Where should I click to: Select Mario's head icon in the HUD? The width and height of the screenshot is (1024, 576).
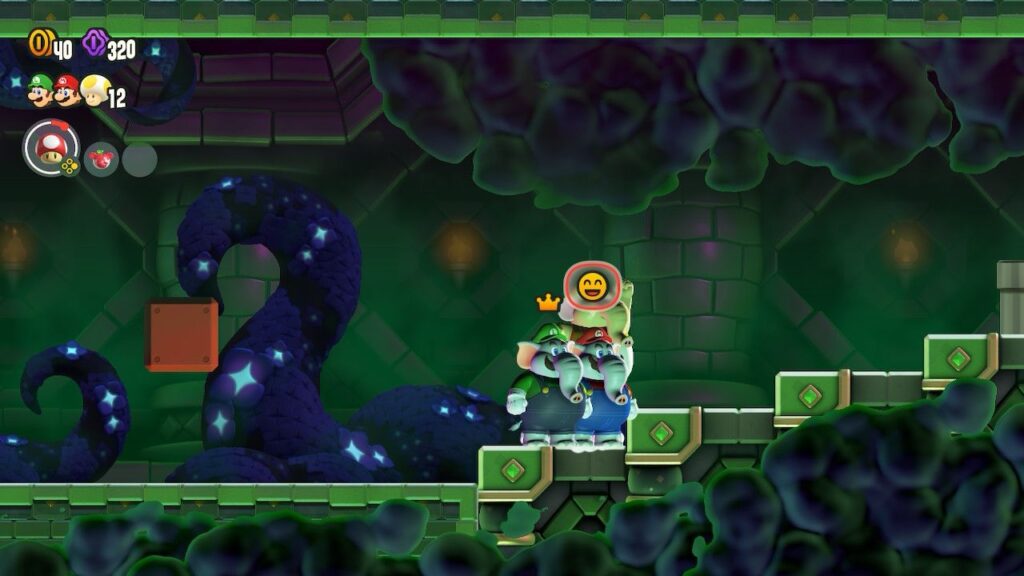tap(67, 91)
